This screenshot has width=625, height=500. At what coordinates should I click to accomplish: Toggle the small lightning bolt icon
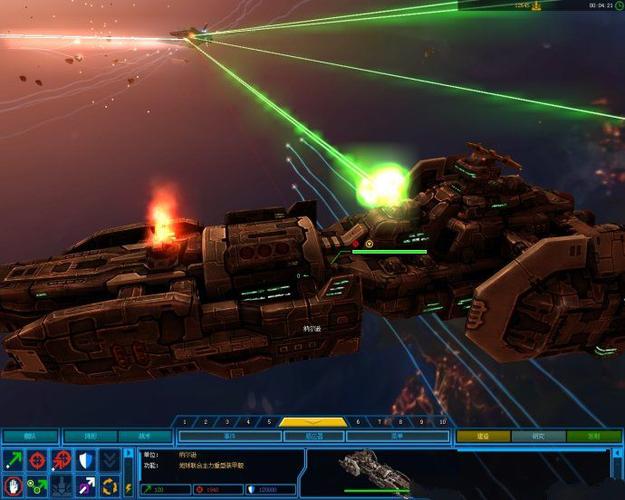(128, 486)
